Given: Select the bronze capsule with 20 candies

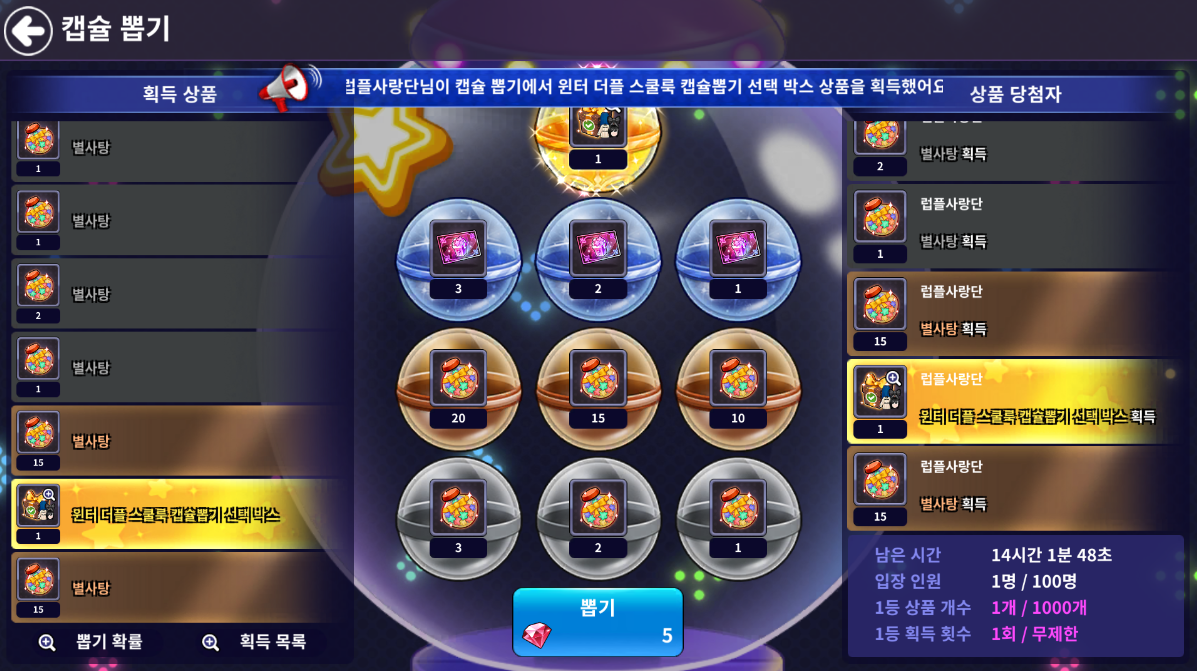Looking at the screenshot, I should point(458,388).
